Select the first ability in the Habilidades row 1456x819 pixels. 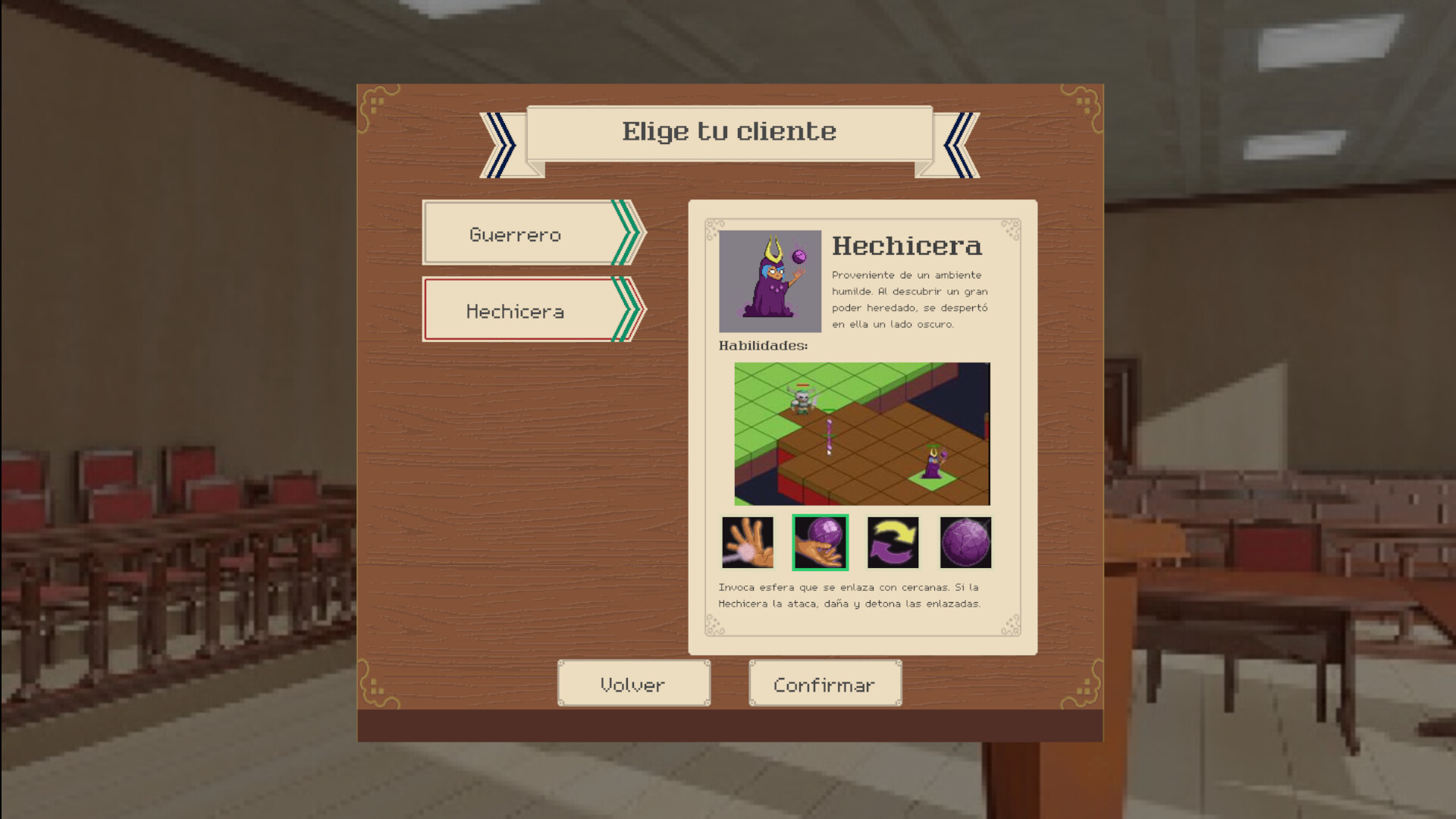point(749,542)
